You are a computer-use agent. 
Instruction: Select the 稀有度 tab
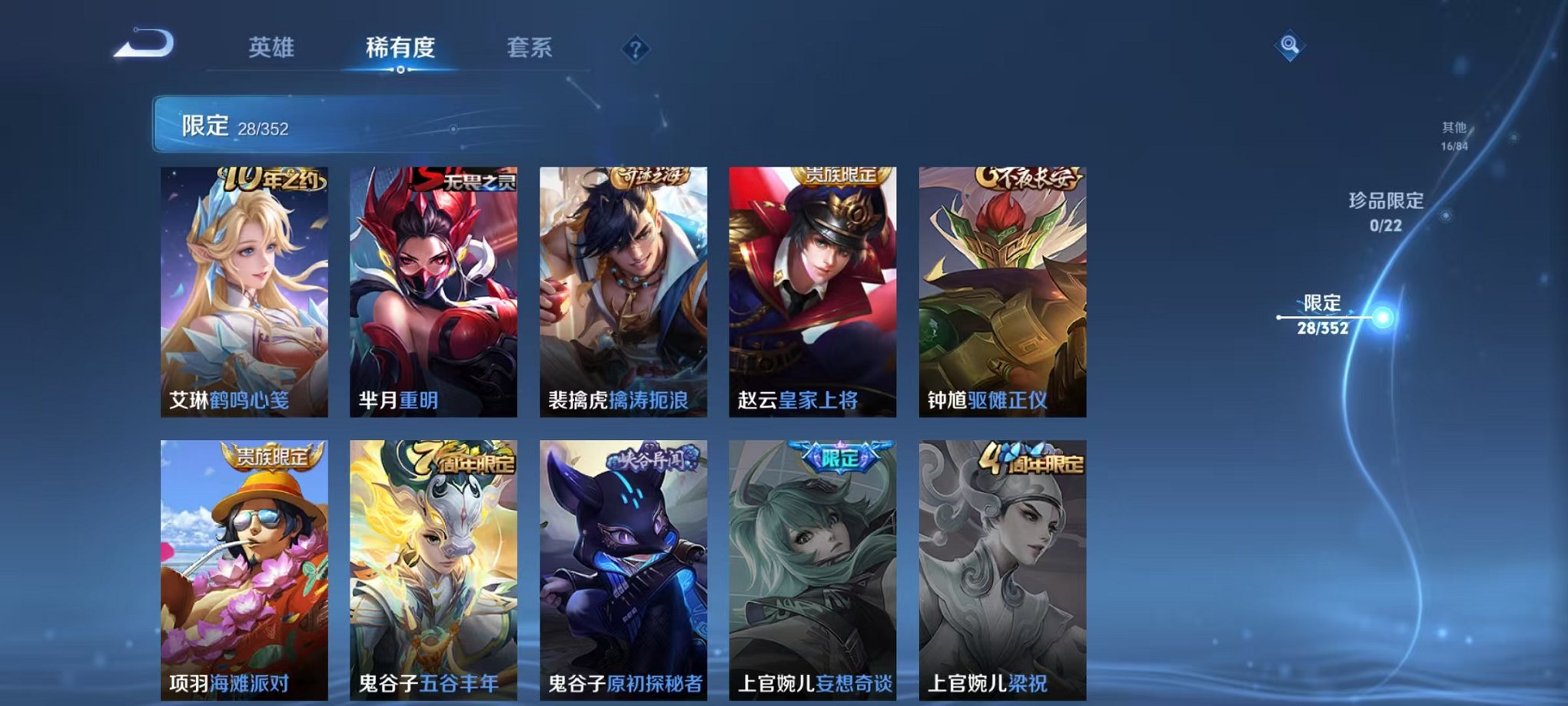[401, 47]
